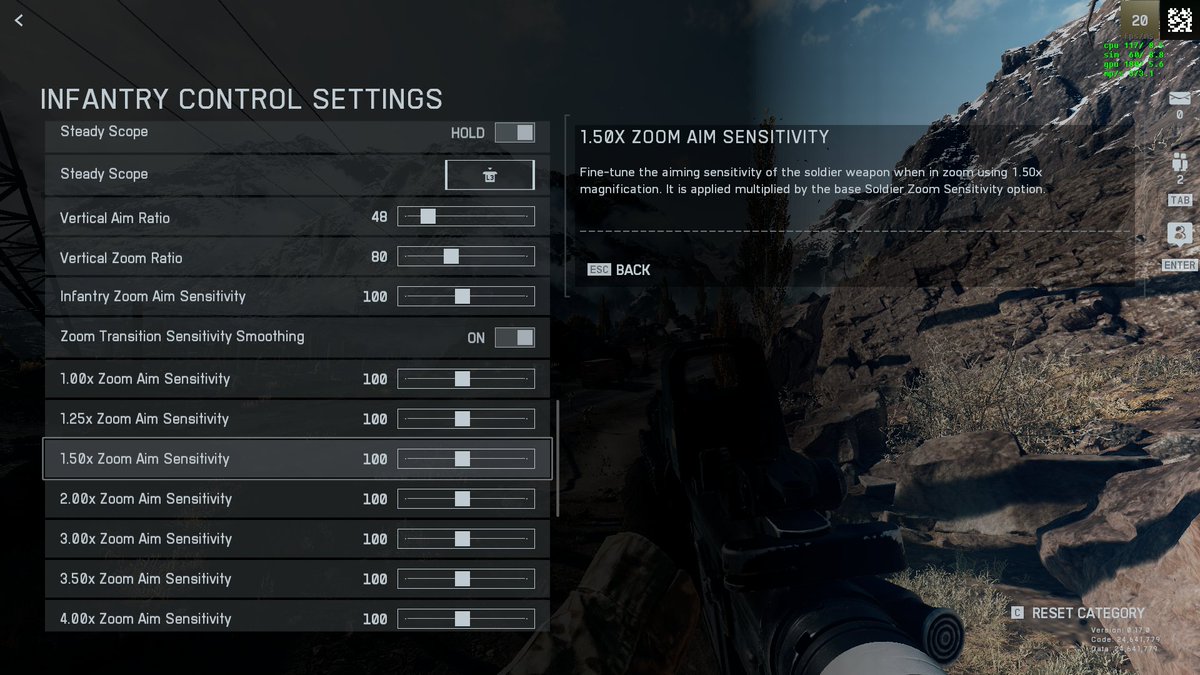Move the 2.00x Zoom Aim Sensitivity slider

[x=462, y=499]
